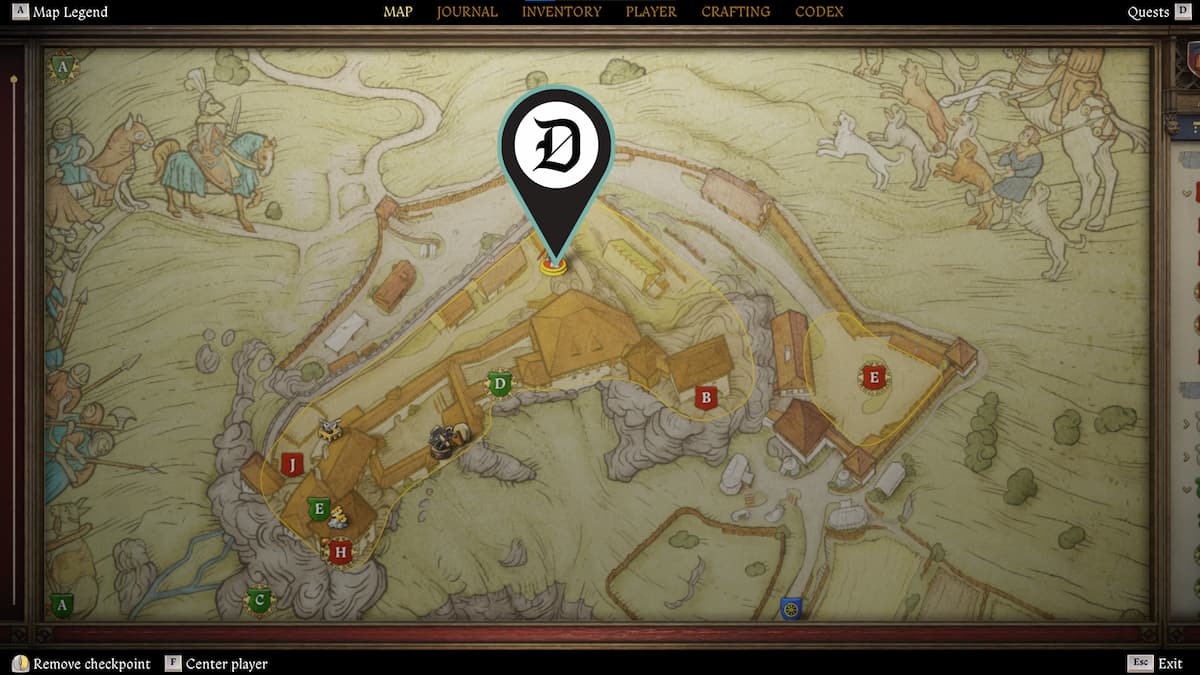Screen dimensions: 1200x675
Task: Select the red H quest marker
Action: (x=340, y=552)
